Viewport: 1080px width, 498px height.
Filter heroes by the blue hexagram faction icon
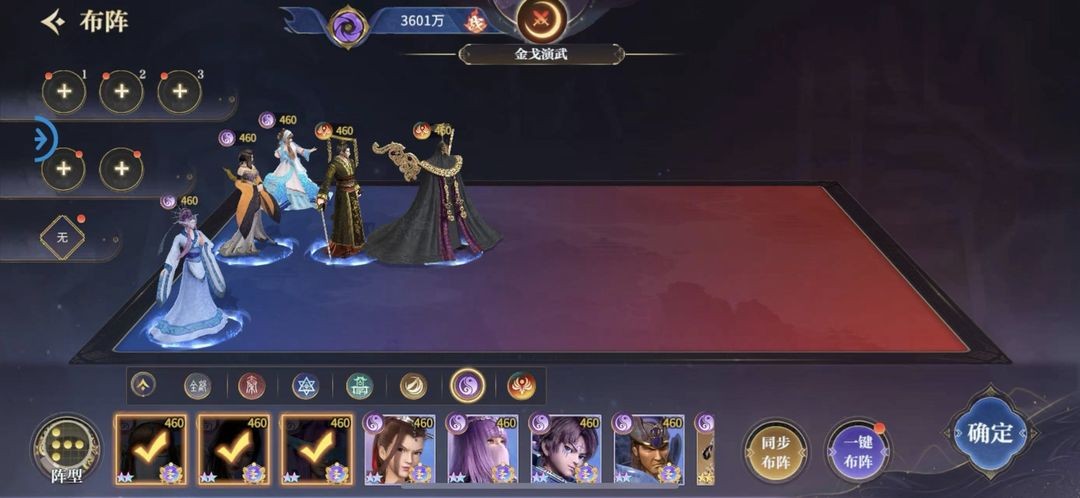click(x=305, y=385)
